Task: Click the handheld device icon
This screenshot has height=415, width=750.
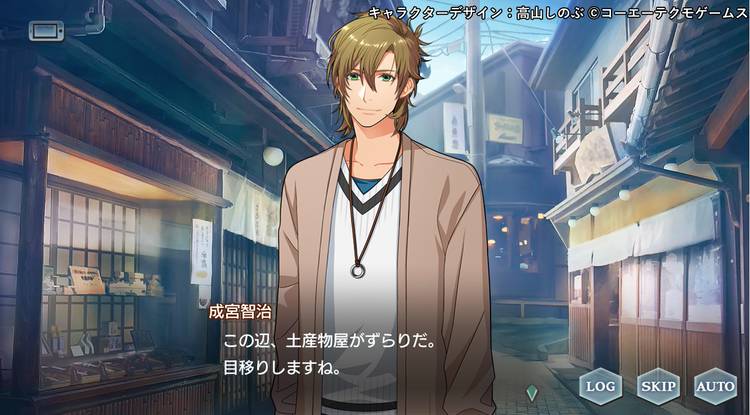Action: coord(45,29)
